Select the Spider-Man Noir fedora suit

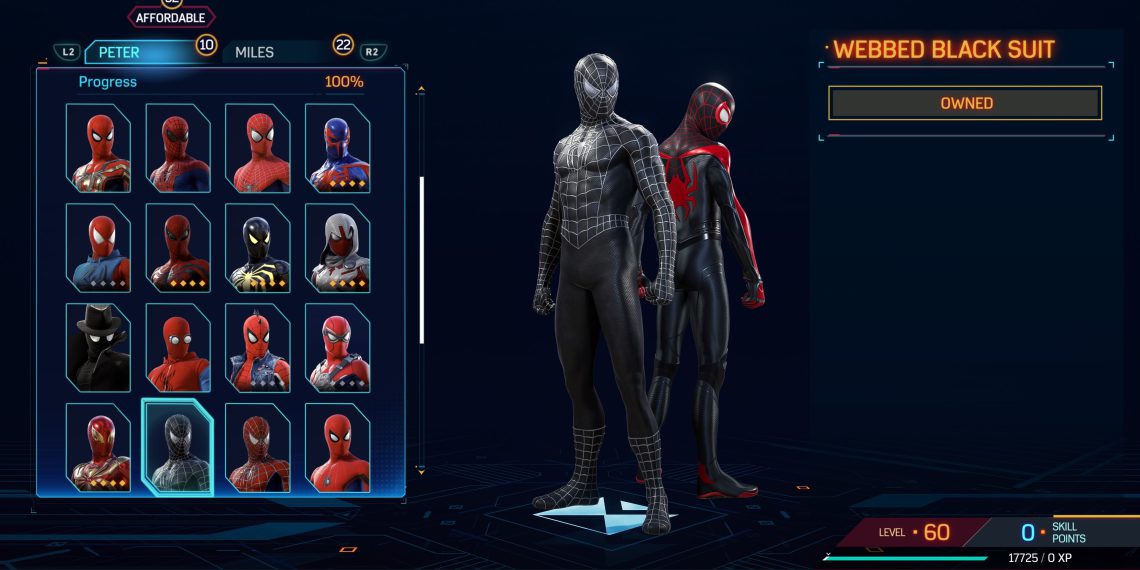tap(98, 348)
